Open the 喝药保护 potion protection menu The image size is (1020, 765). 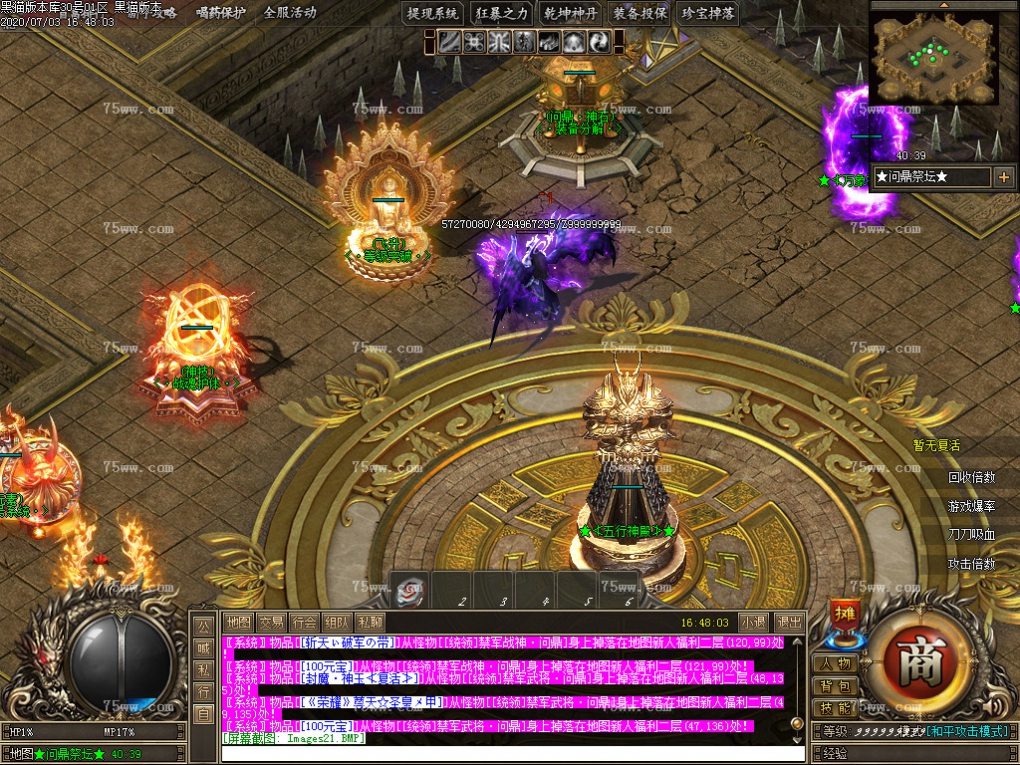[221, 13]
